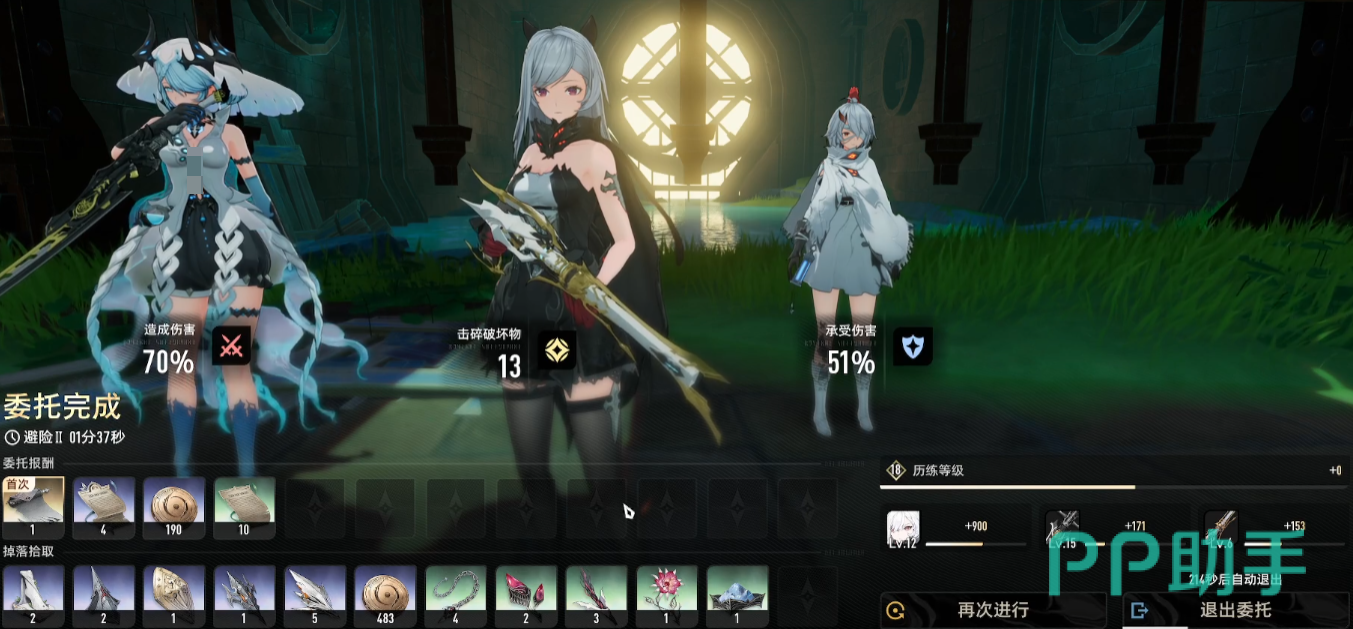Exit via the 退出委托 button

coord(1236,609)
